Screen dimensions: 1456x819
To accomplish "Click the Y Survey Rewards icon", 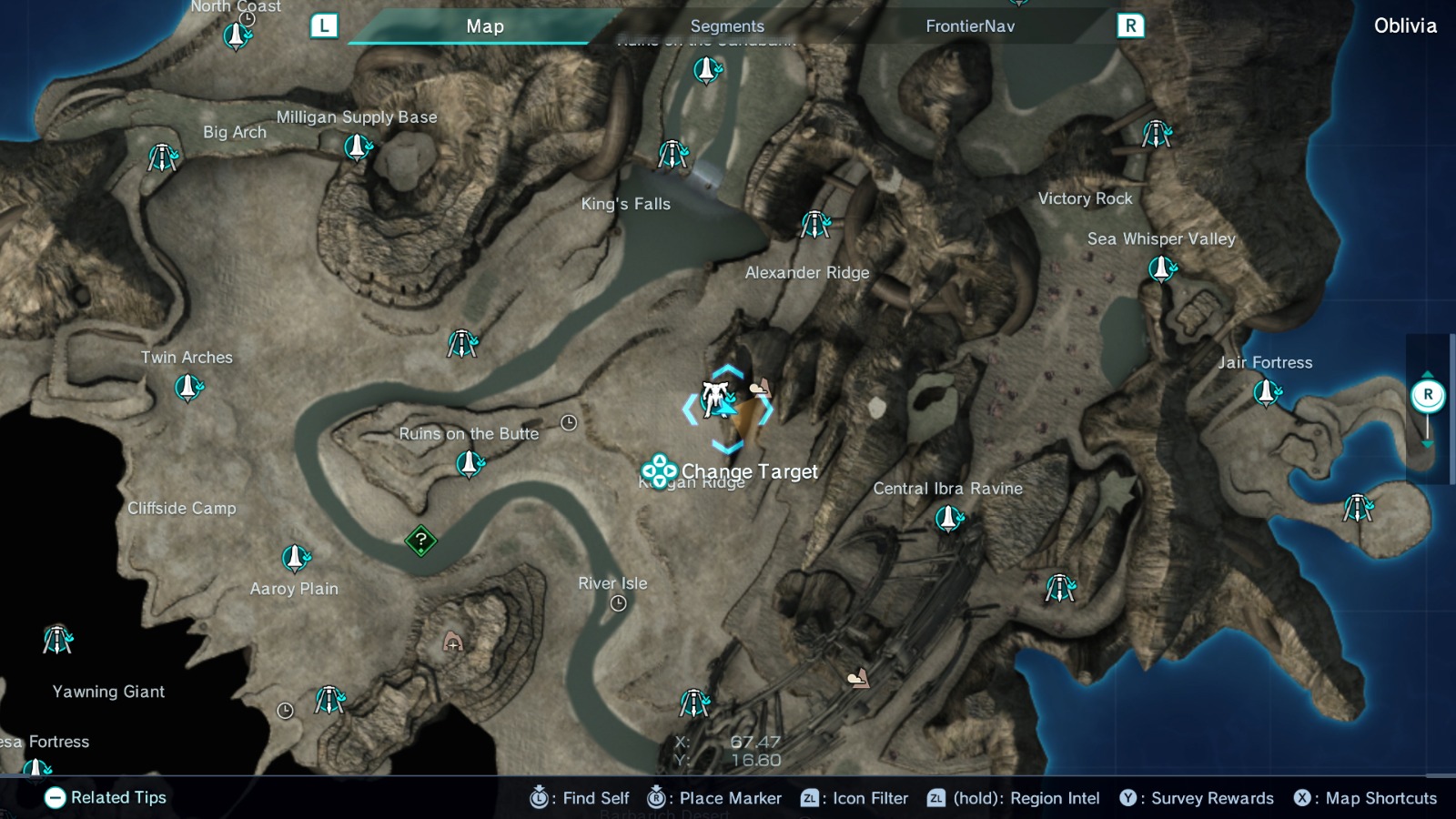I will pyautogui.click(x=1129, y=798).
